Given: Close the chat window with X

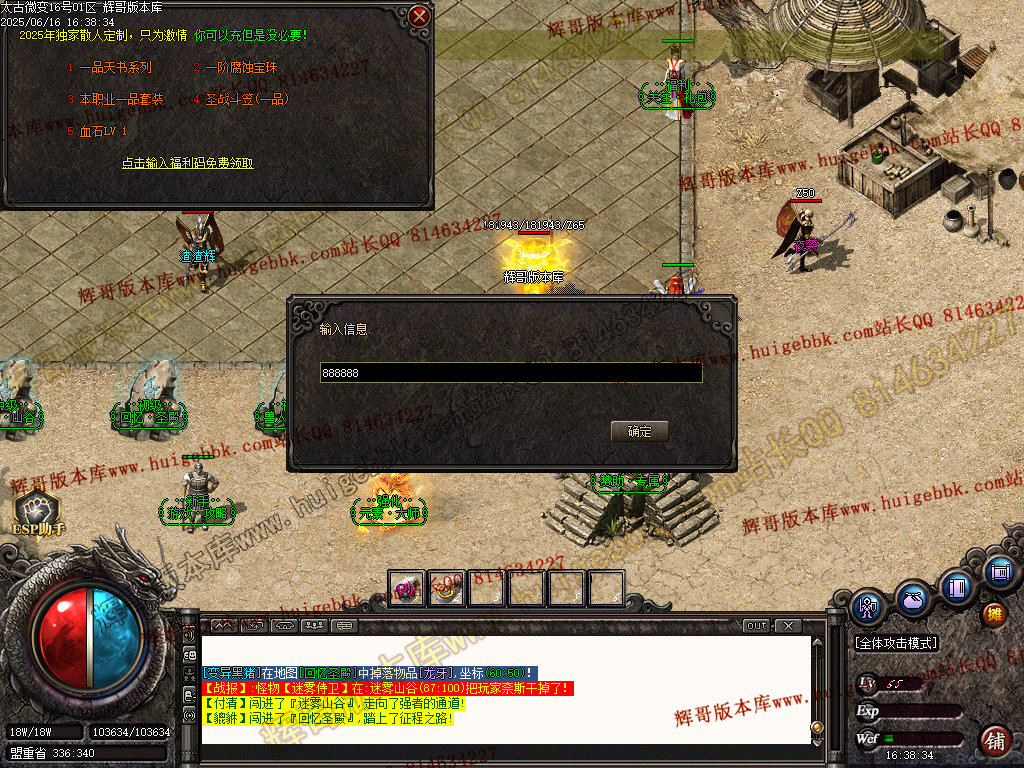Looking at the screenshot, I should [x=788, y=626].
